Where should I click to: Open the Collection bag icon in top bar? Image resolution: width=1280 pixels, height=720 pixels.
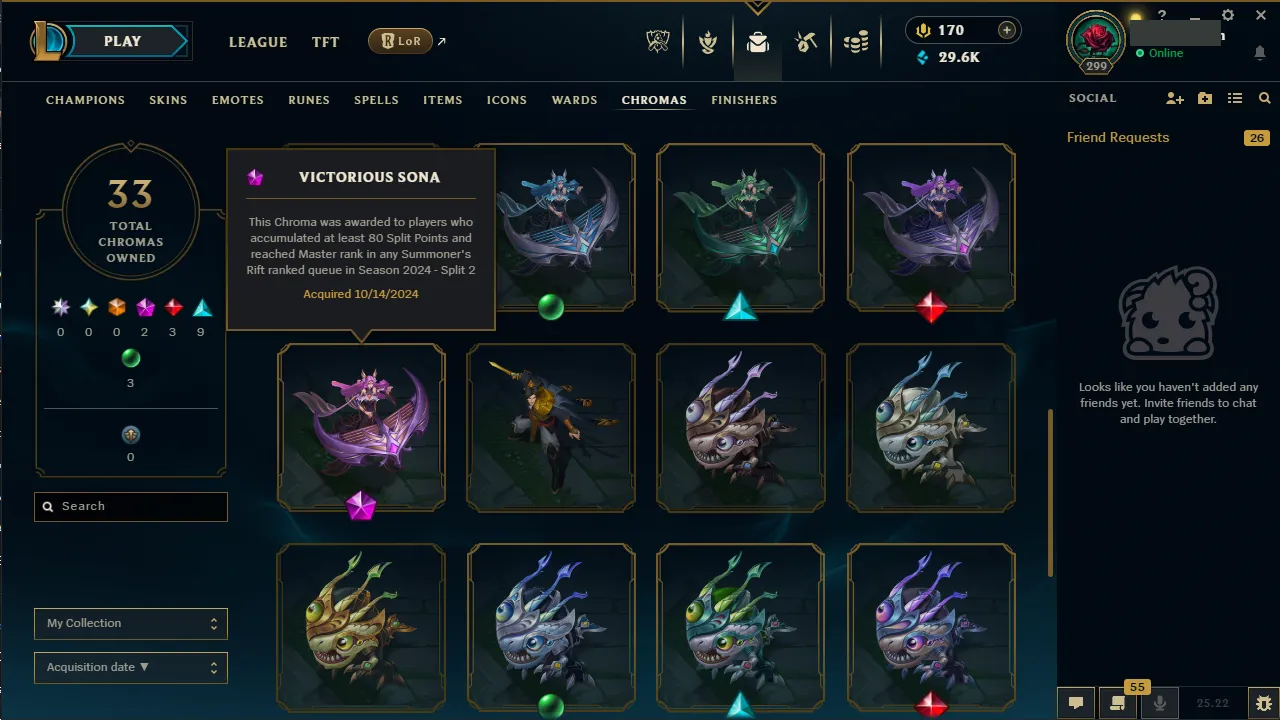[x=757, y=42]
